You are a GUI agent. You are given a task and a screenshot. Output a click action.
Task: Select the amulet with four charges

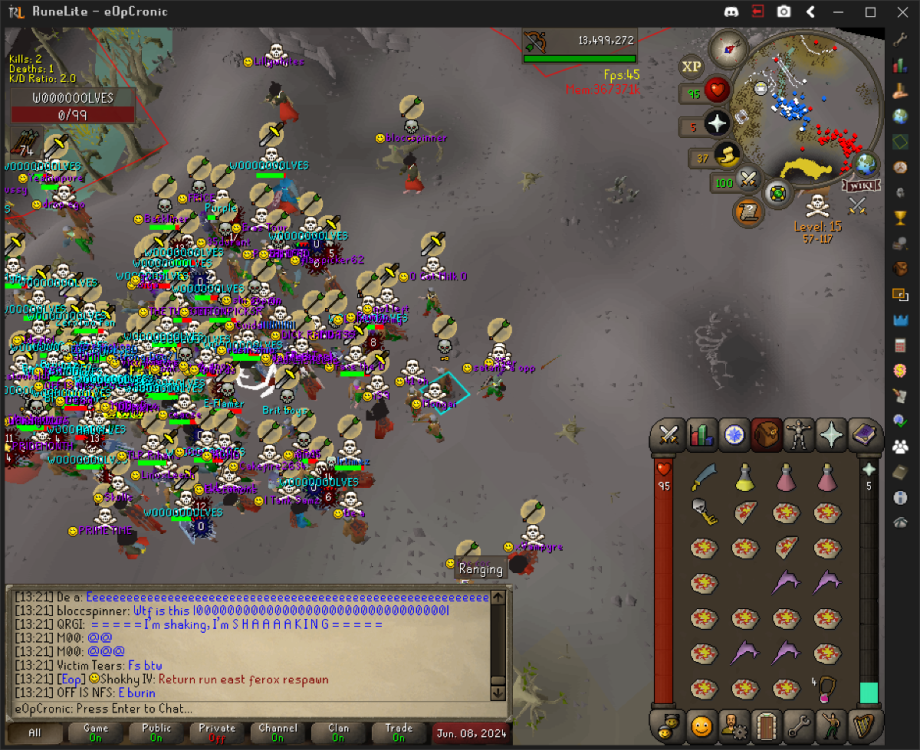point(827,688)
